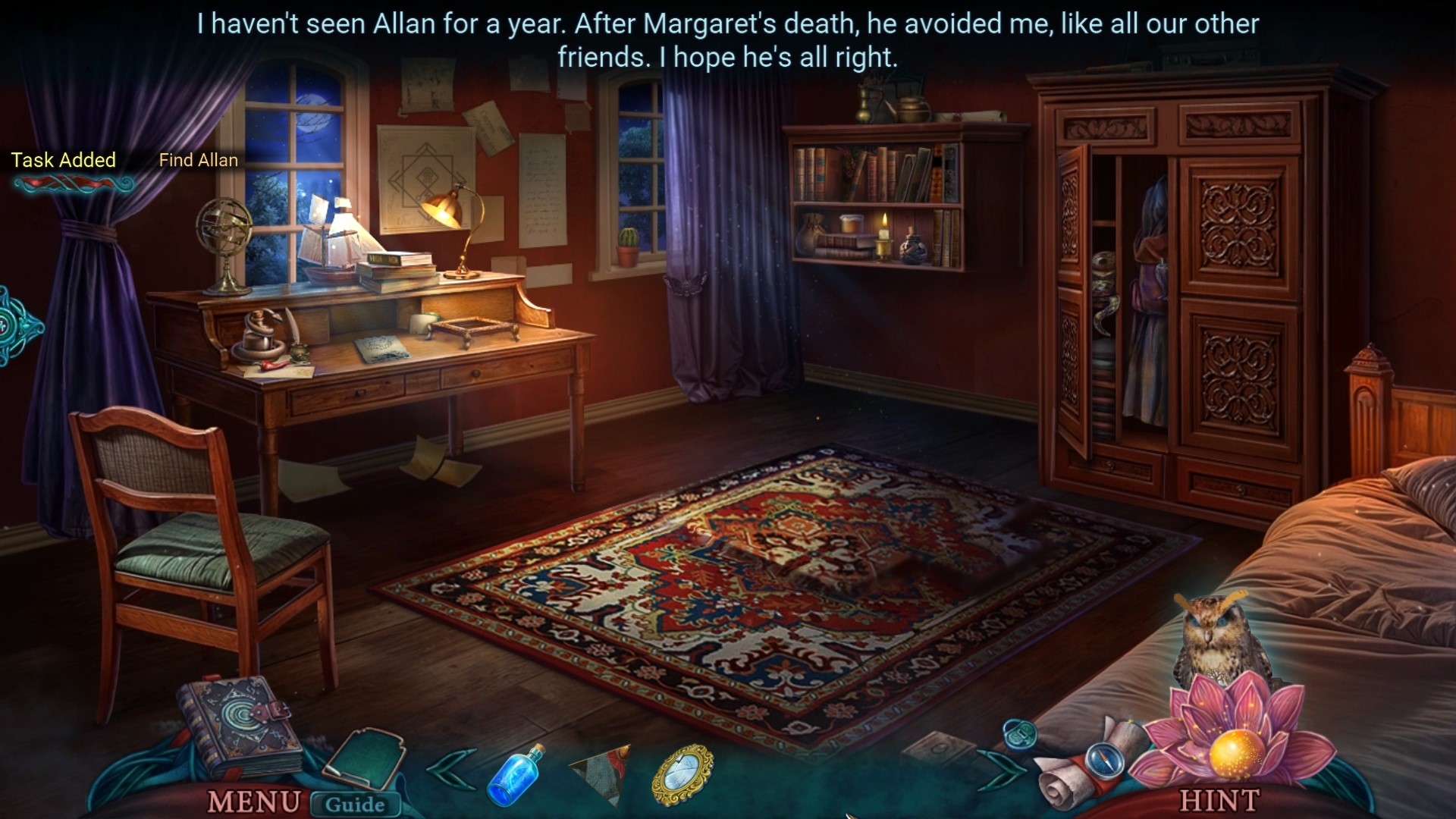Open the strategy Guide
The width and height of the screenshot is (1456, 819).
(x=355, y=804)
